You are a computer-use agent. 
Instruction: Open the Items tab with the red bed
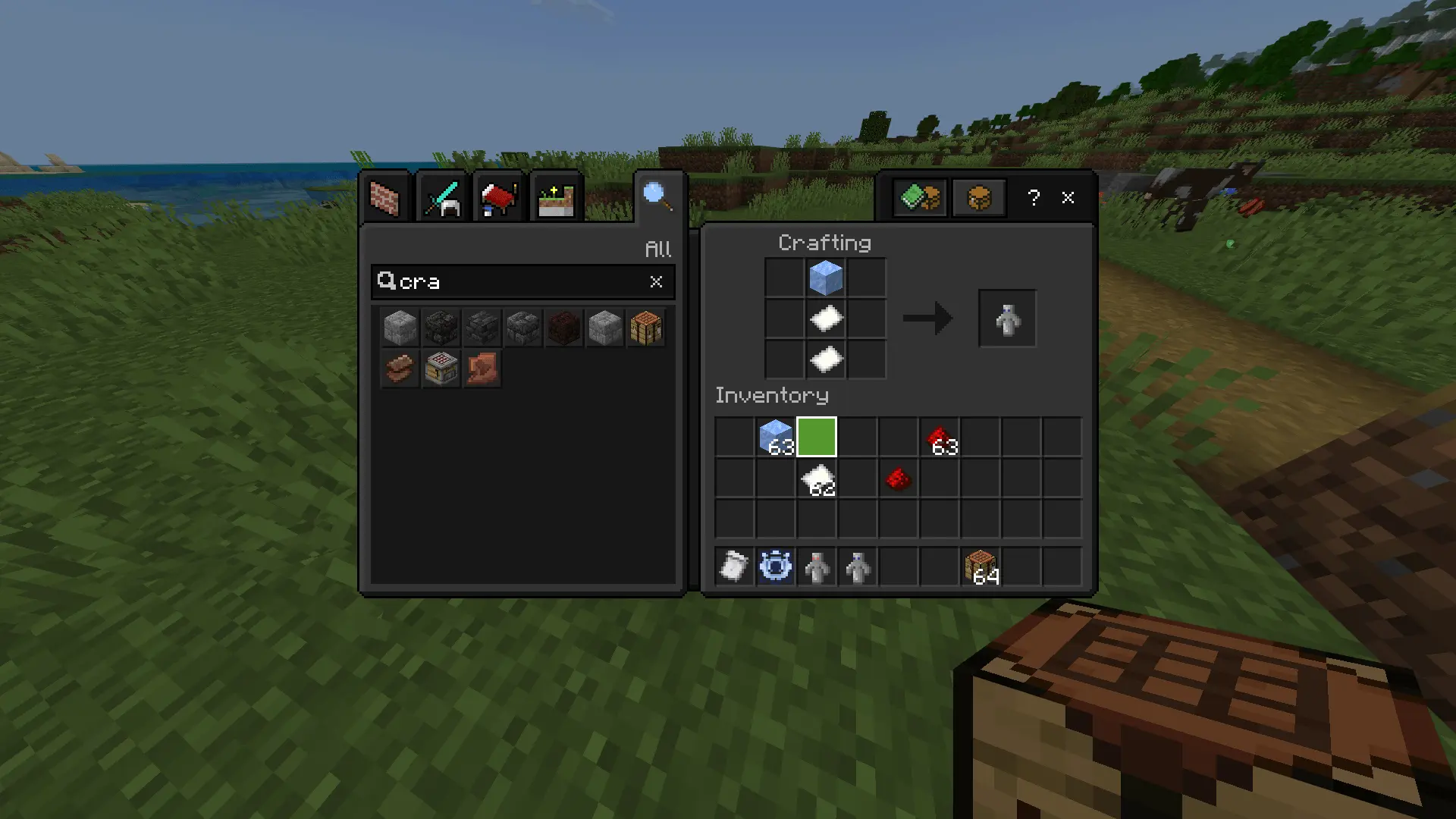[498, 199]
